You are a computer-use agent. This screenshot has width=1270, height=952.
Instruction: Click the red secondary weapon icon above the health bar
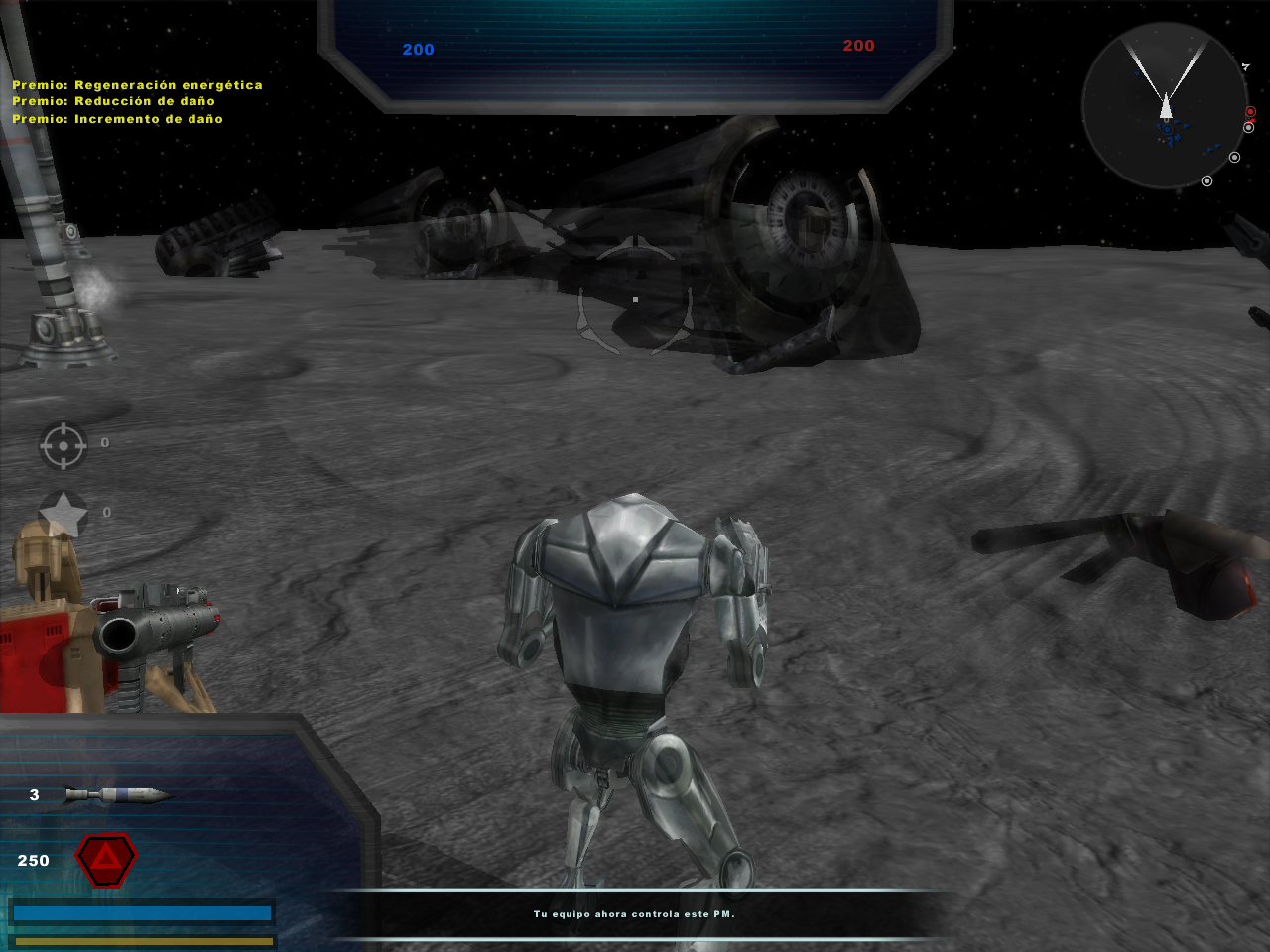(x=104, y=861)
